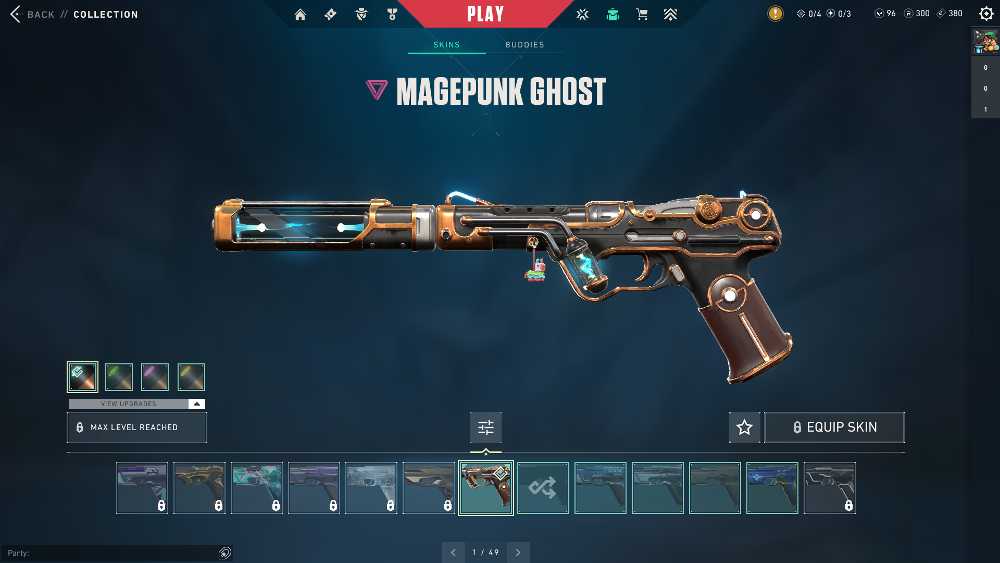Select the Skins tab

[446, 45]
